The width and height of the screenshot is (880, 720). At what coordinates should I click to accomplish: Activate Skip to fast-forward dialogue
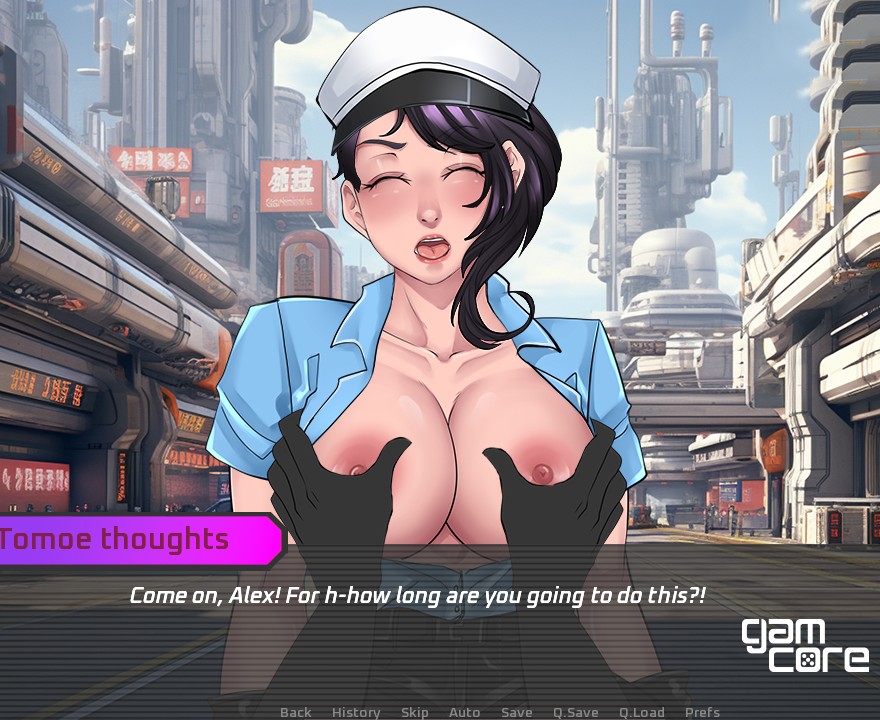[x=415, y=712]
